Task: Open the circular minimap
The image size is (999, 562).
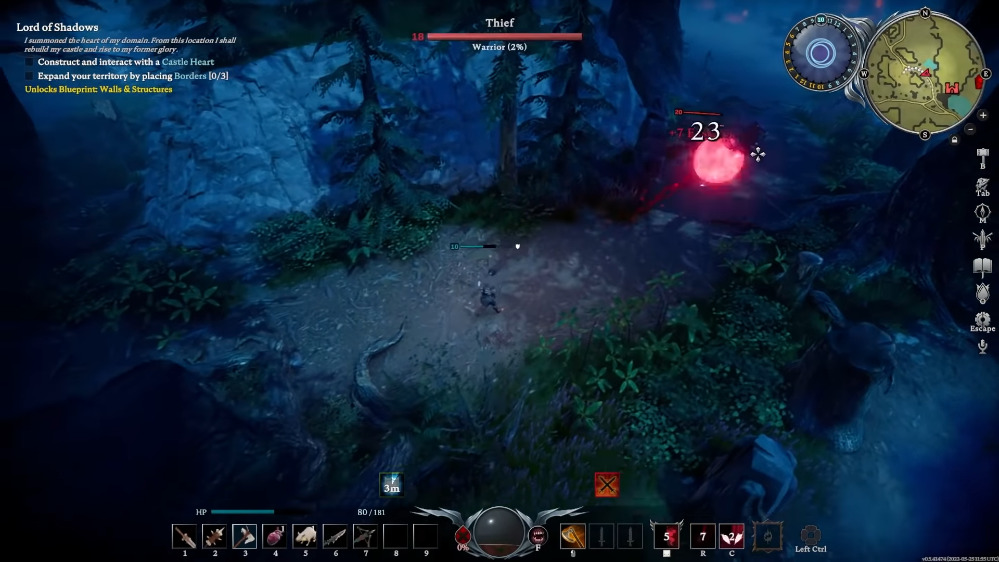Action: [x=925, y=73]
